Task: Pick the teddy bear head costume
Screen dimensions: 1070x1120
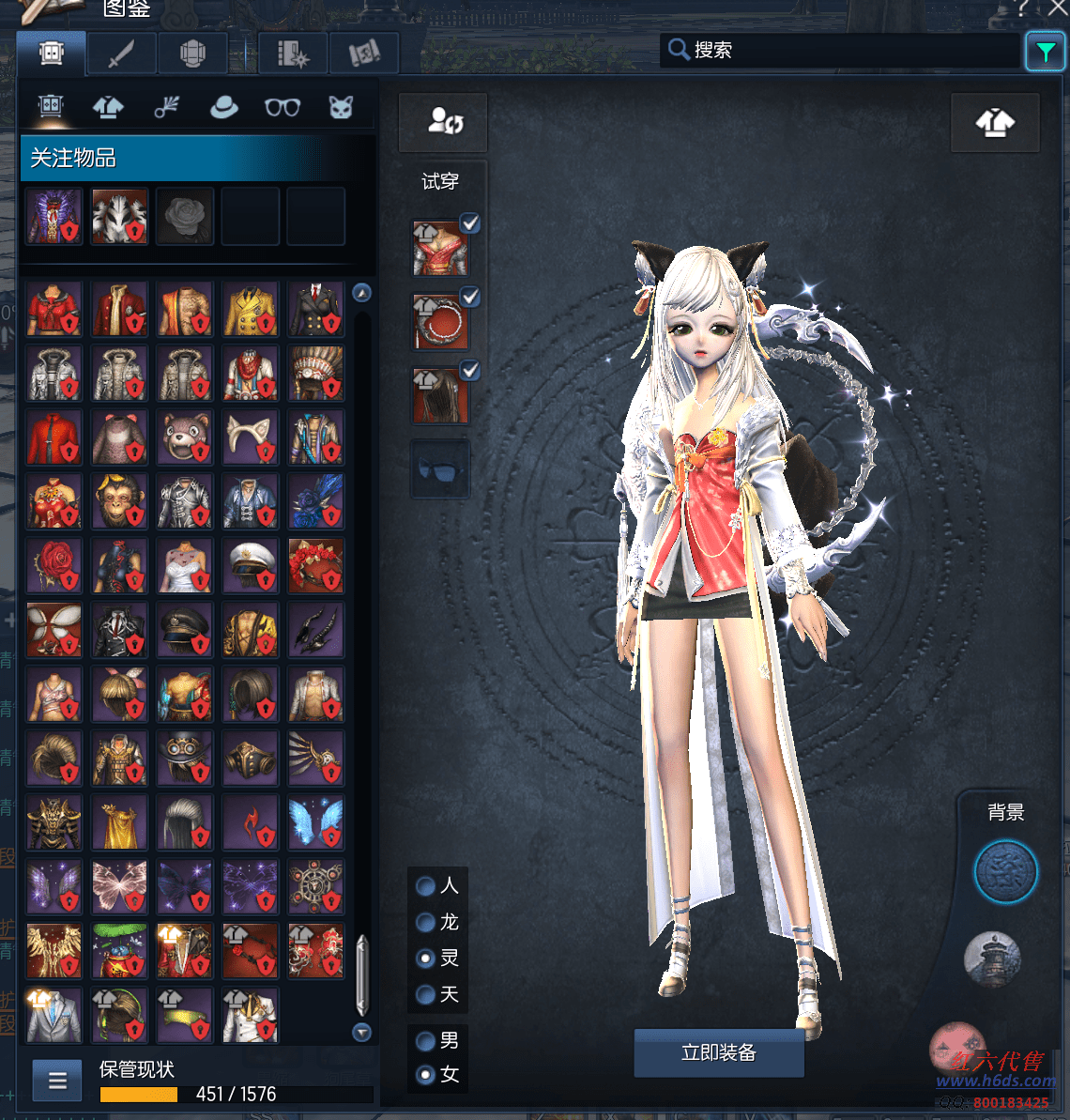Action: tap(185, 437)
